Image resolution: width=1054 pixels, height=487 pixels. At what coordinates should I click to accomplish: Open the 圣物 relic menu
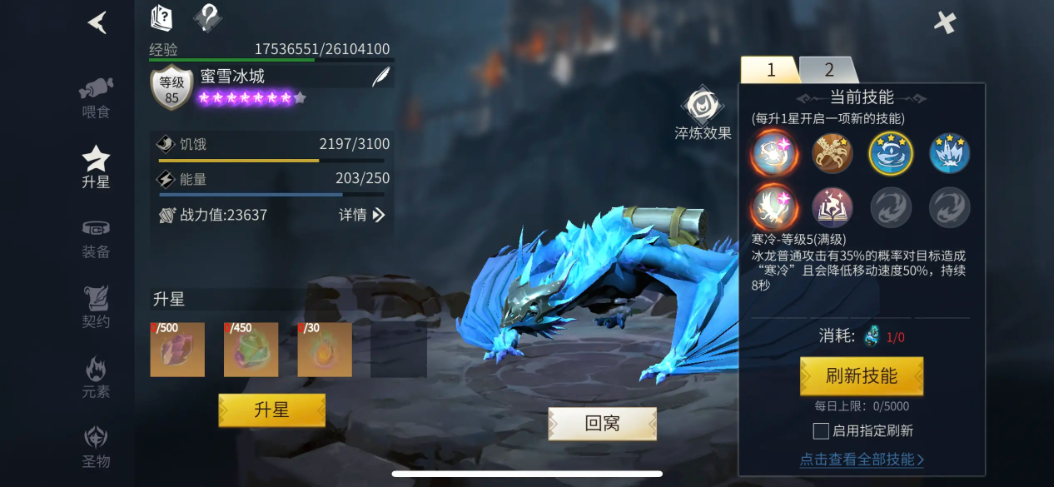tap(96, 448)
